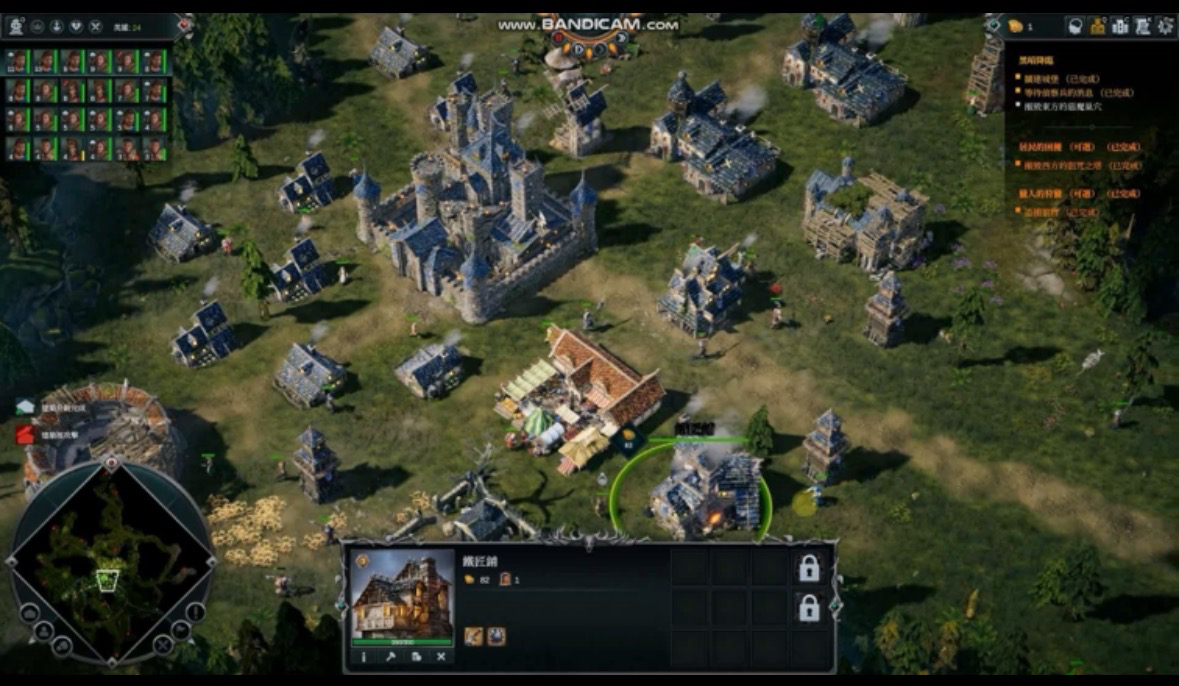Click the red gem beside hero panel
This screenshot has width=1179, height=686.
[185, 25]
